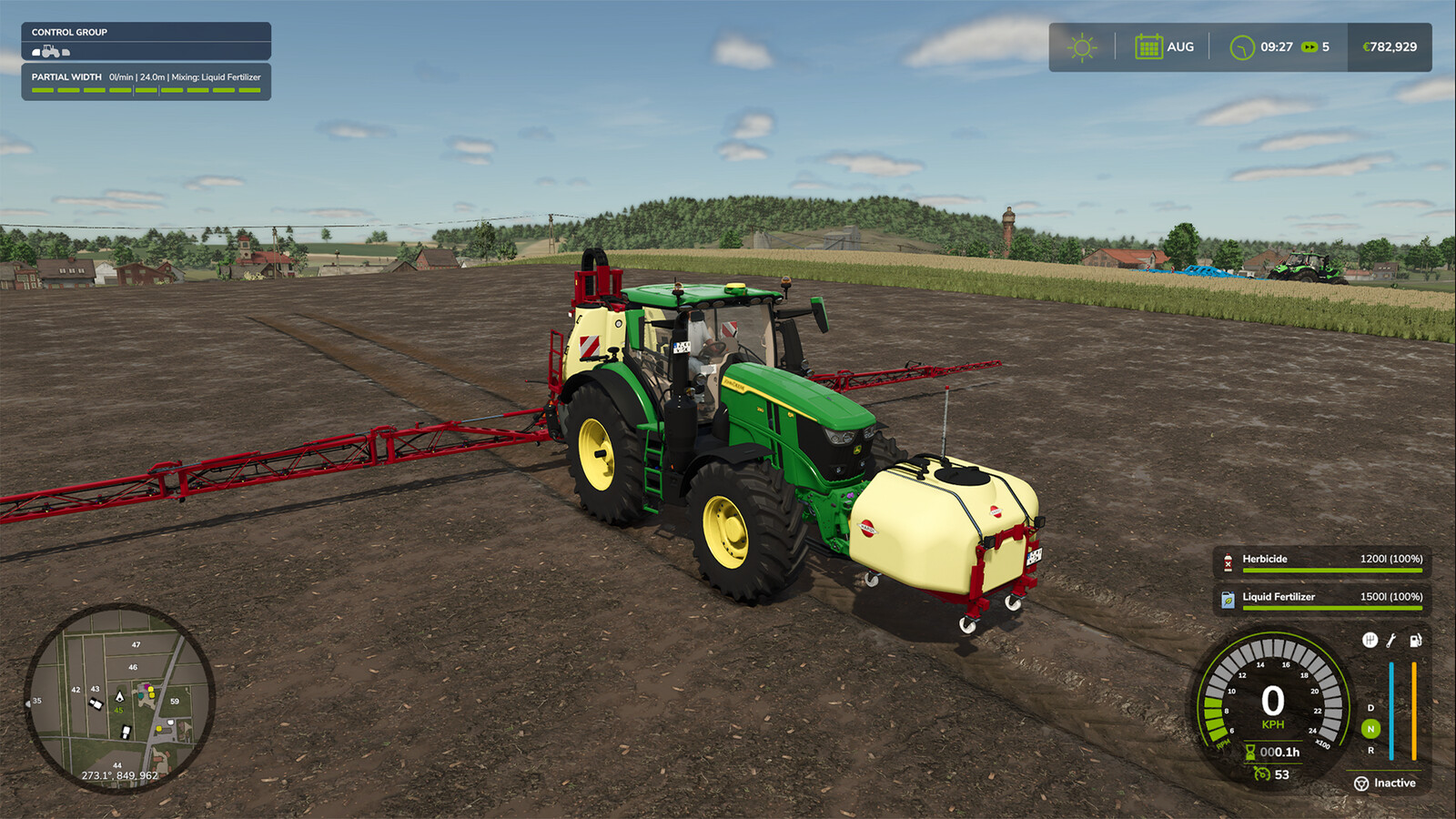Click the steering wheel Inactive icon
This screenshot has width=1456, height=819.
1362,784
